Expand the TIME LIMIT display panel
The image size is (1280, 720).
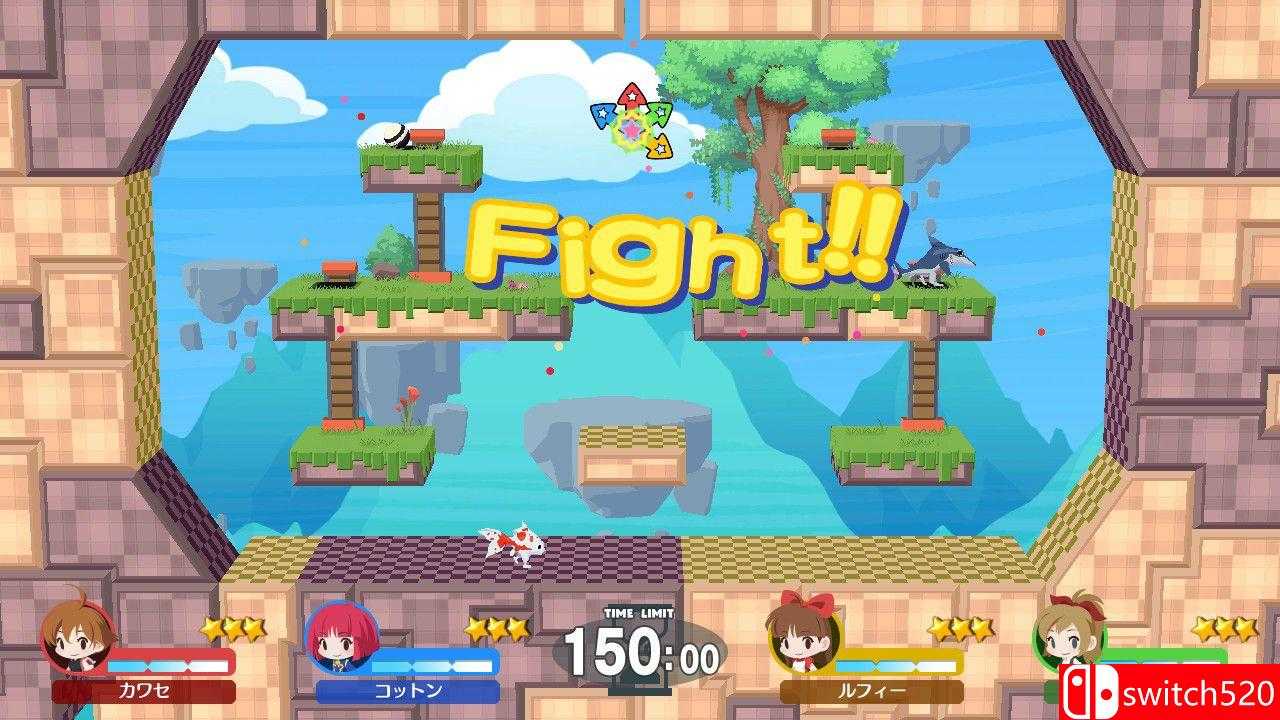(x=640, y=650)
